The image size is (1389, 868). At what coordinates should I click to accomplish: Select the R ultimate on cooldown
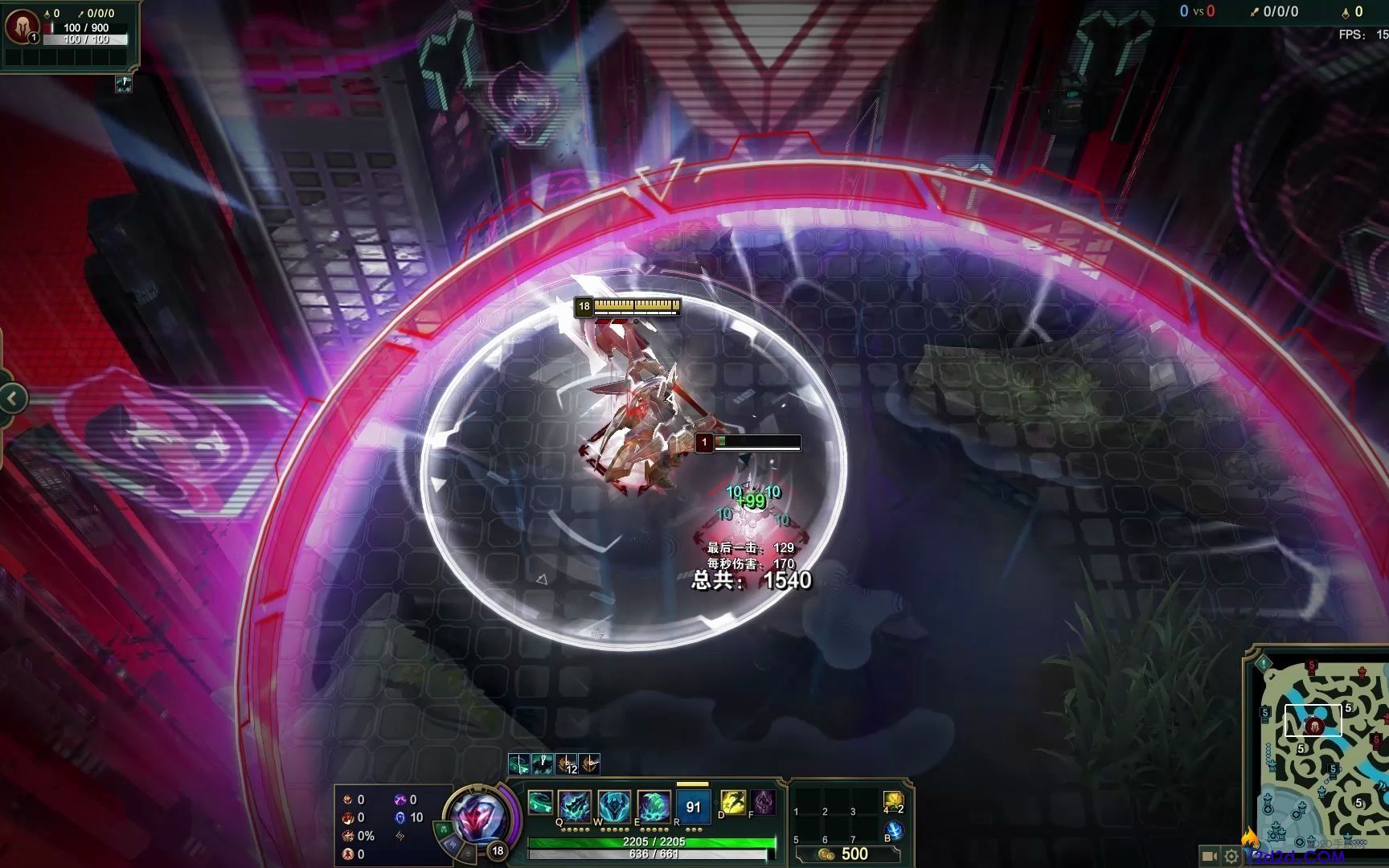693,806
